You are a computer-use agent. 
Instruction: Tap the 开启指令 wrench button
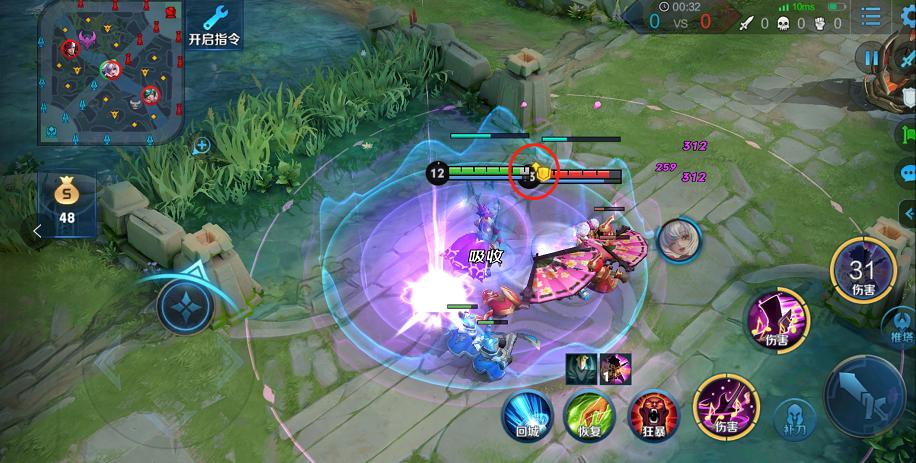(215, 25)
